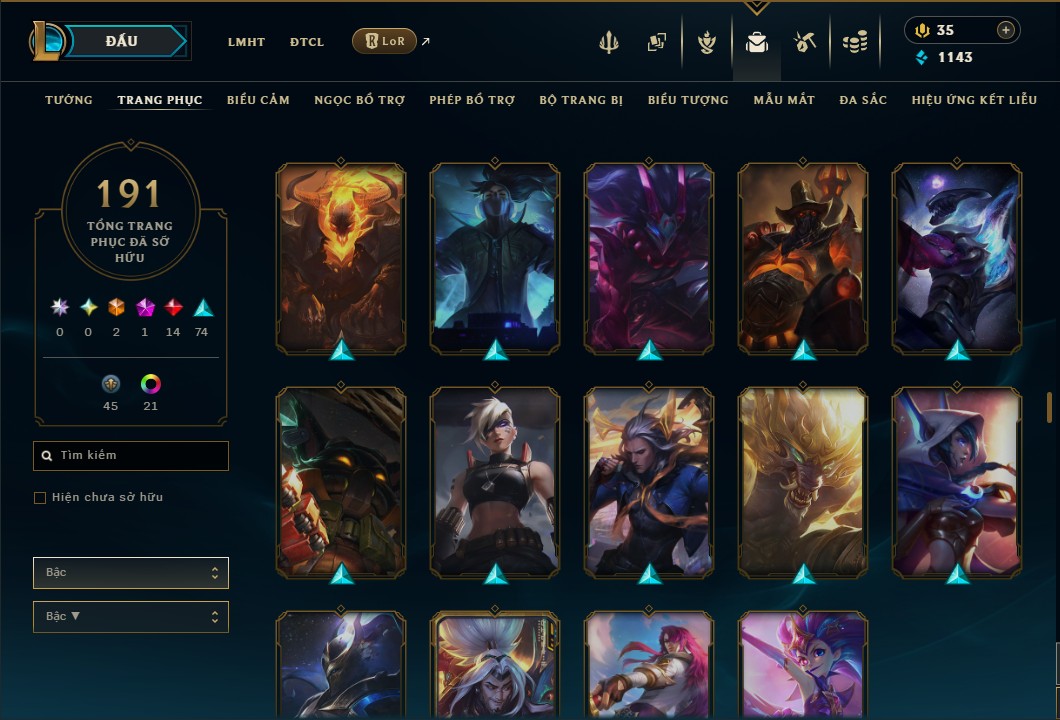
Task: Switch to the MẪU MẮT wards tab
Action: pyautogui.click(x=784, y=100)
